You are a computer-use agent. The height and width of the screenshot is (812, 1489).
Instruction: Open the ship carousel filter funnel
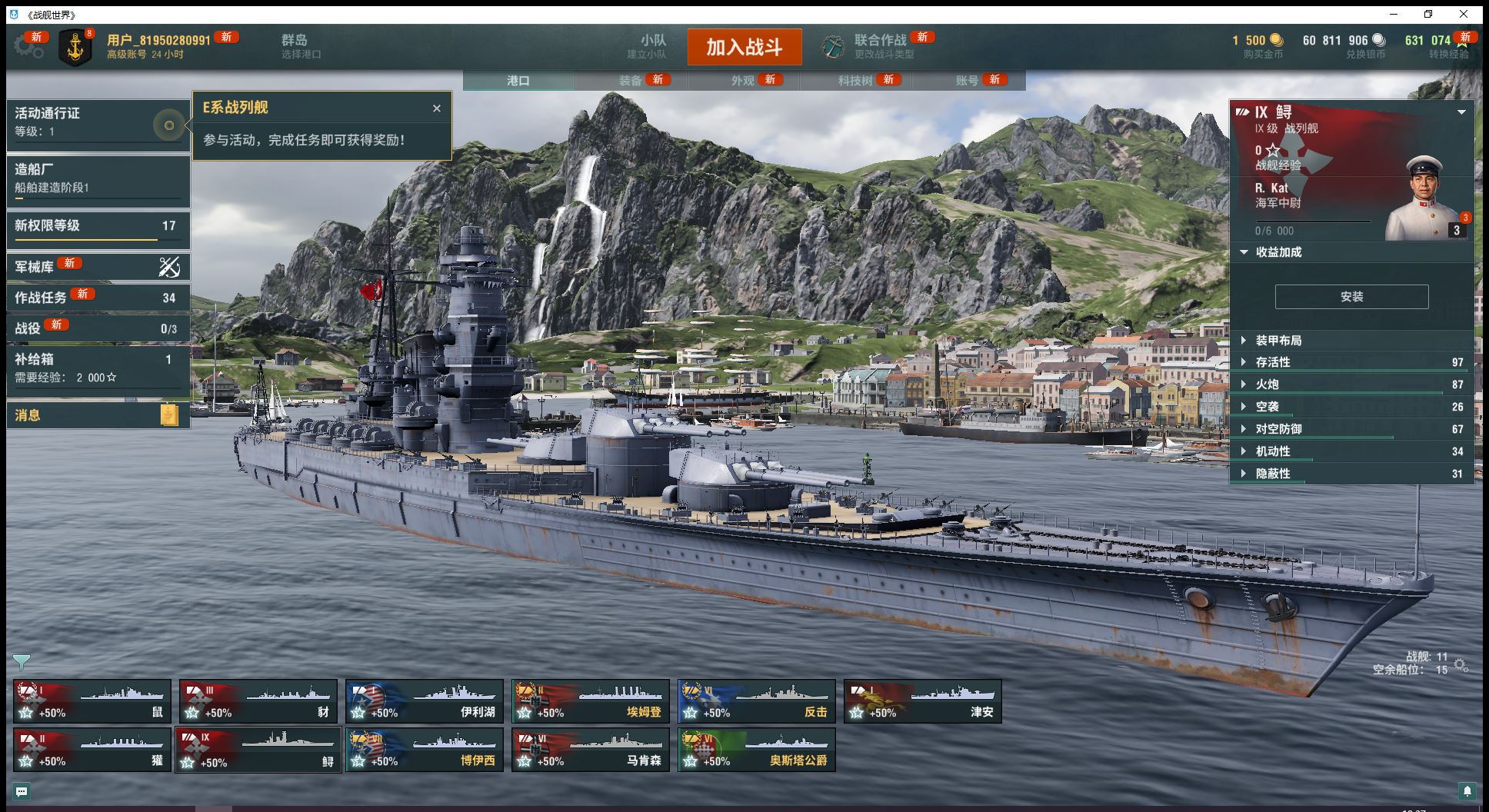(22, 661)
